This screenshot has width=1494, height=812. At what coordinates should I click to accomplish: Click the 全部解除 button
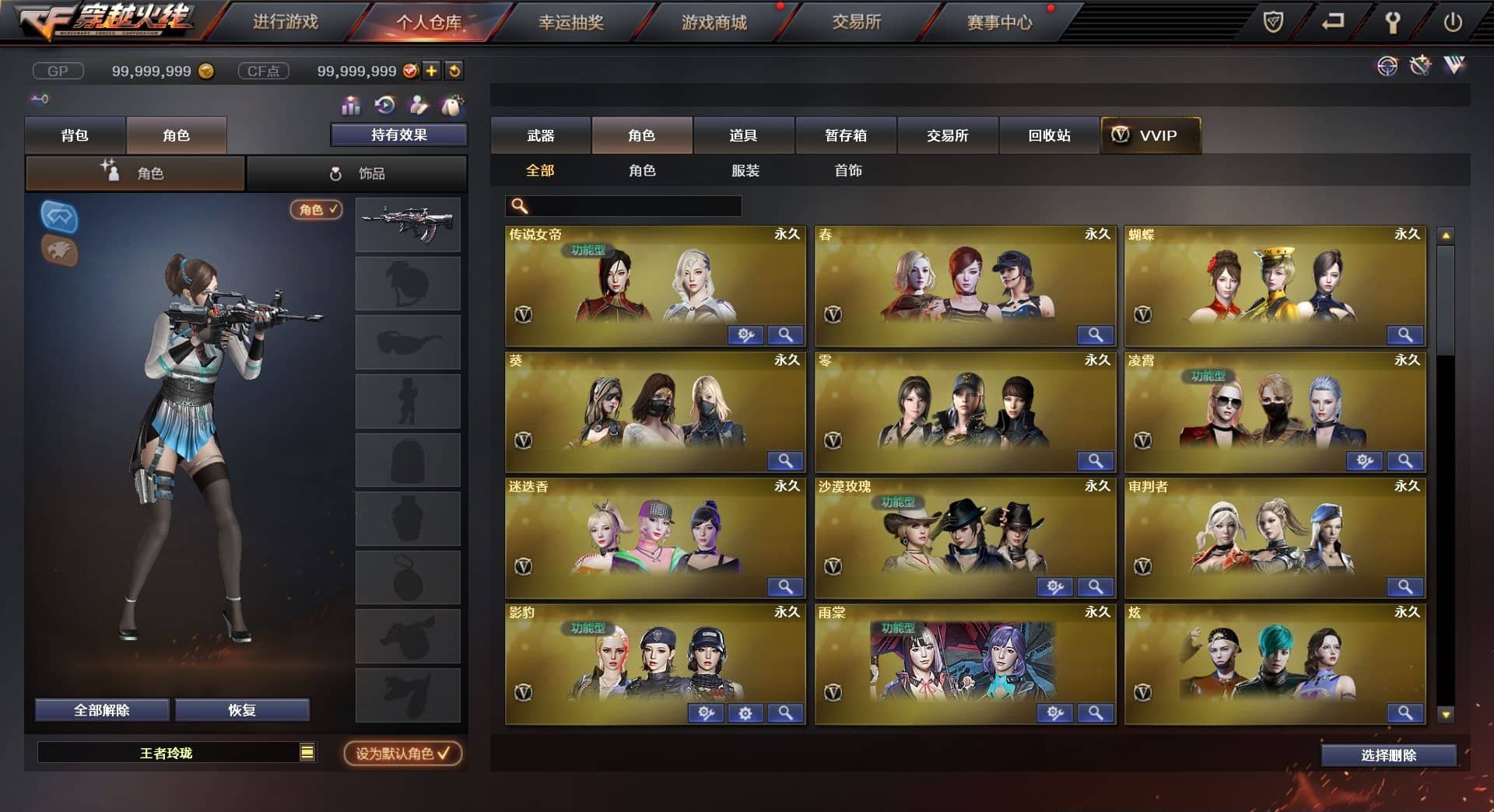point(101,709)
